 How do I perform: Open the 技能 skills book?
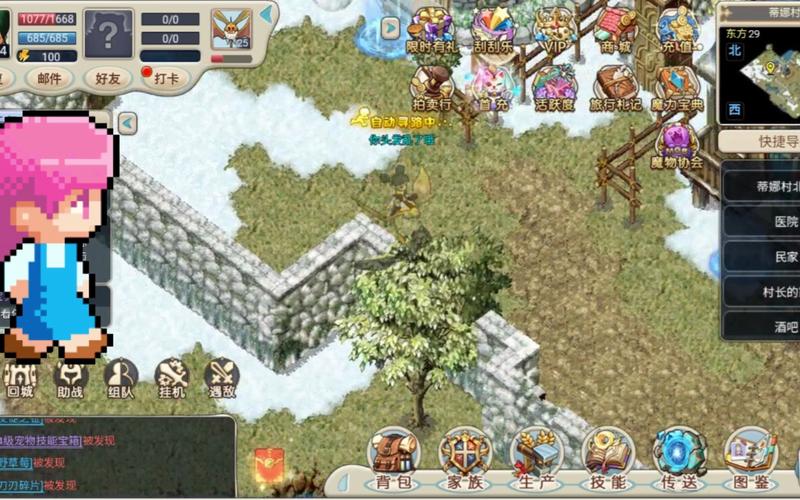pyautogui.click(x=608, y=457)
